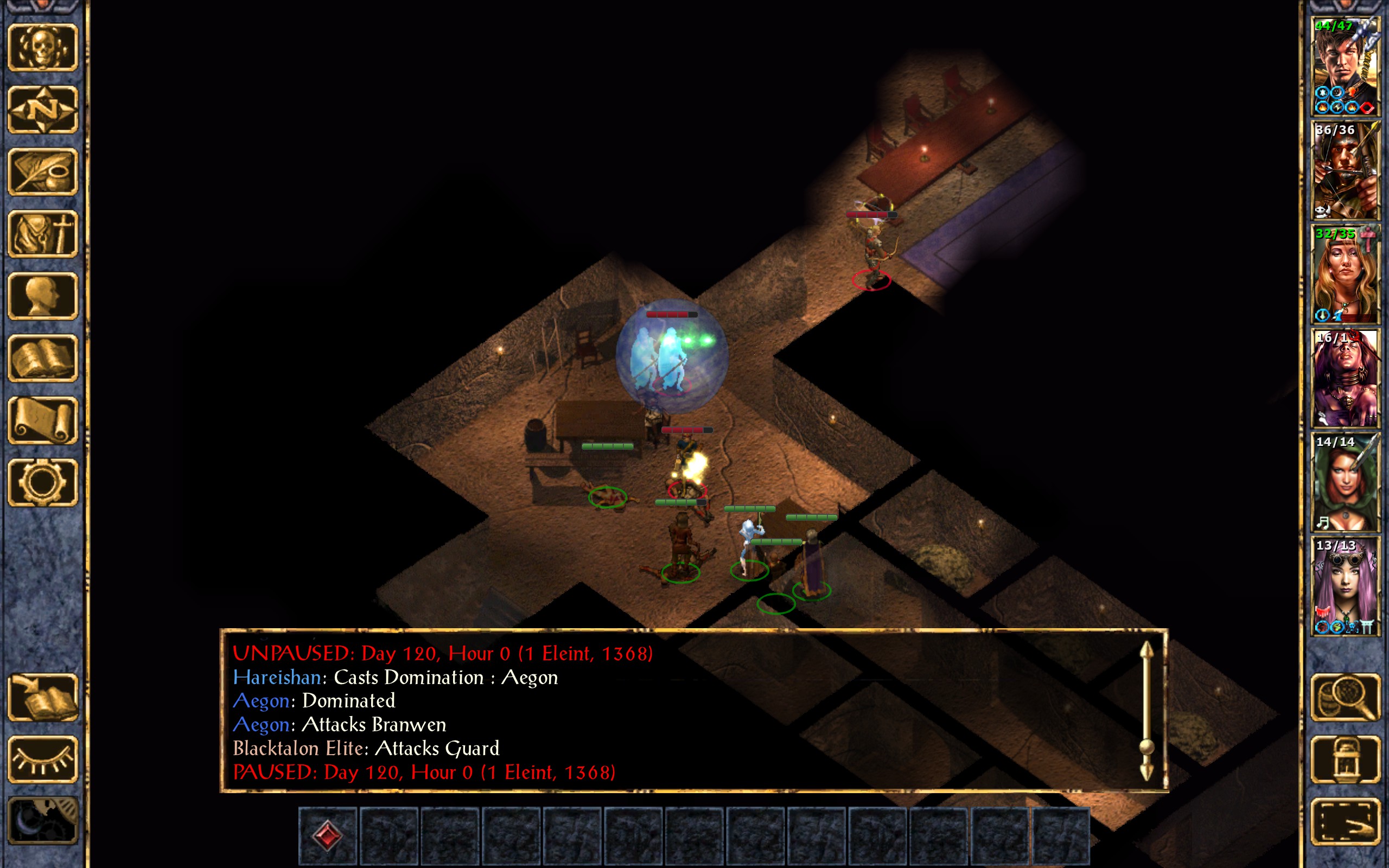Toggle the interface with the closed eye button
This screenshot has width=1389, height=868.
[x=42, y=759]
